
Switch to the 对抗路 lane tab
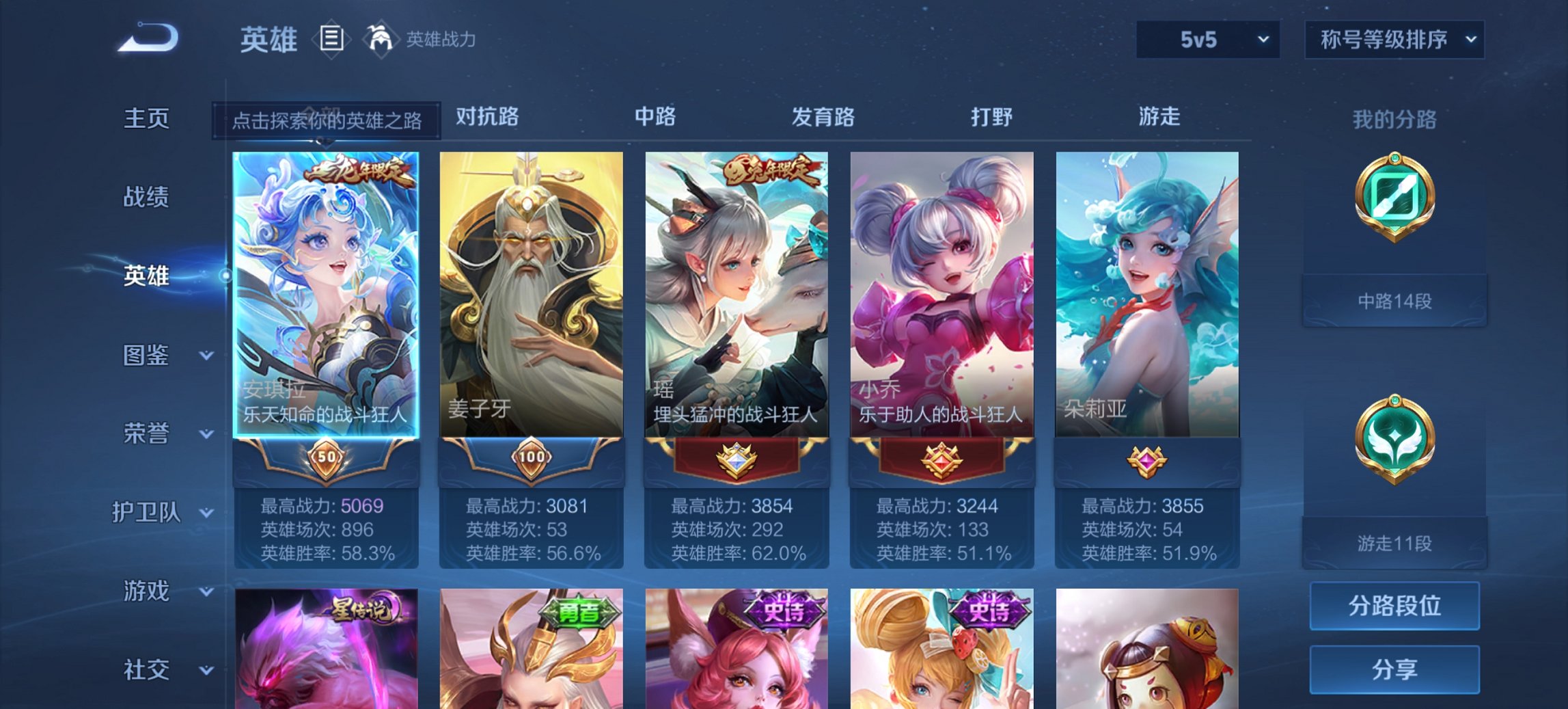coord(485,116)
